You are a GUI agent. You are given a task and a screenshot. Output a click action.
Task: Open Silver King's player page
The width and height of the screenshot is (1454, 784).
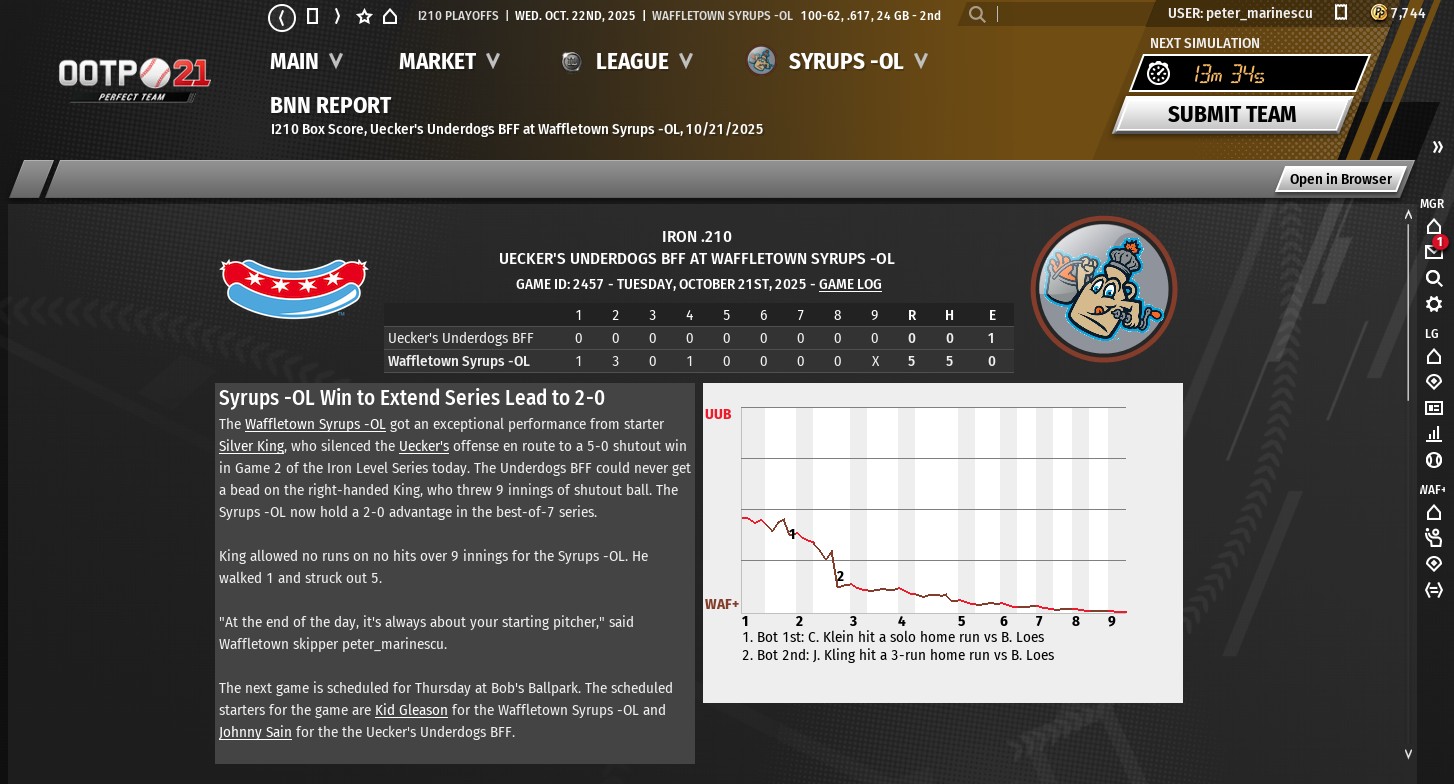pyautogui.click(x=251, y=446)
